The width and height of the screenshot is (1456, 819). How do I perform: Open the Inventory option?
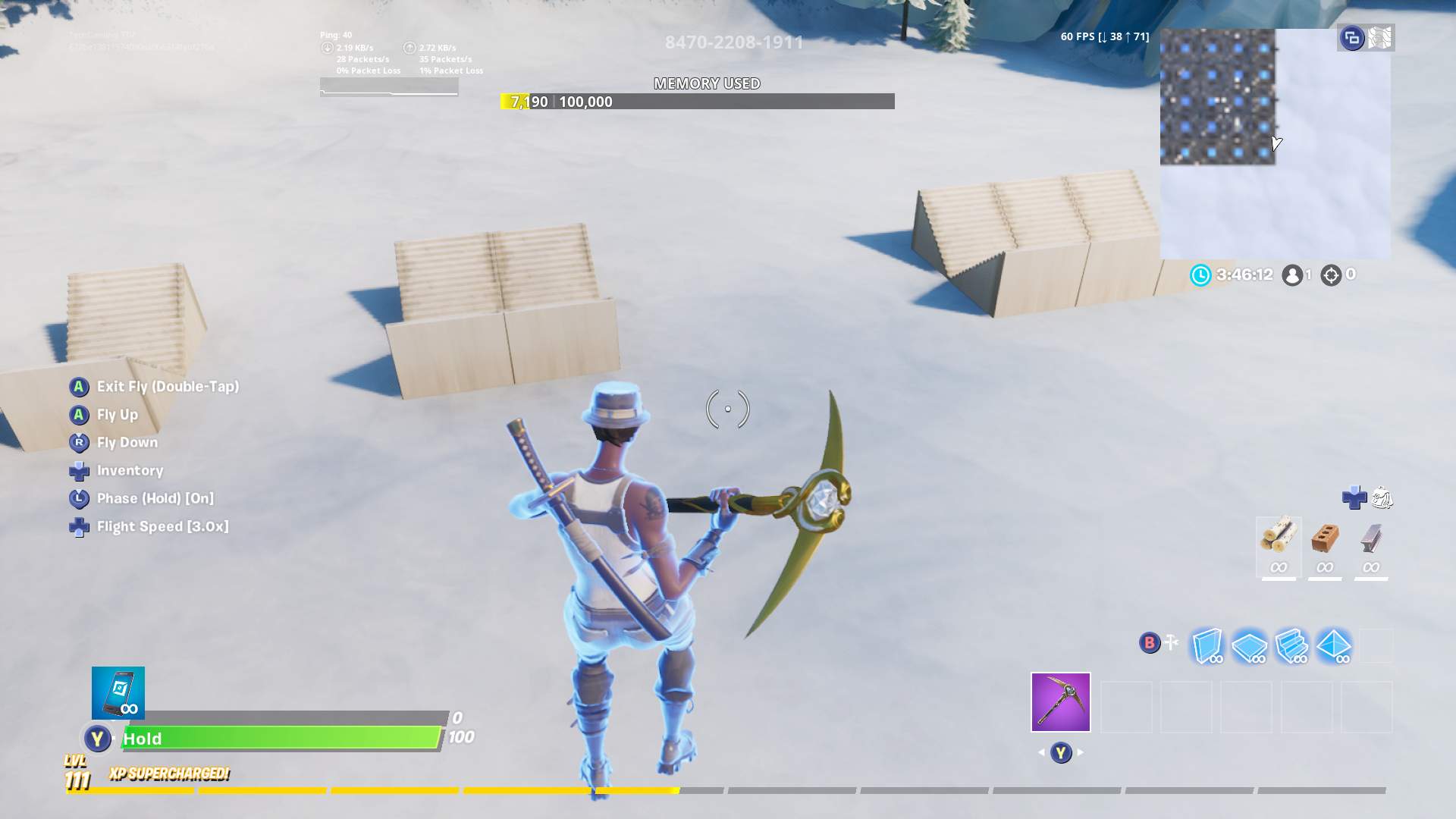point(130,470)
